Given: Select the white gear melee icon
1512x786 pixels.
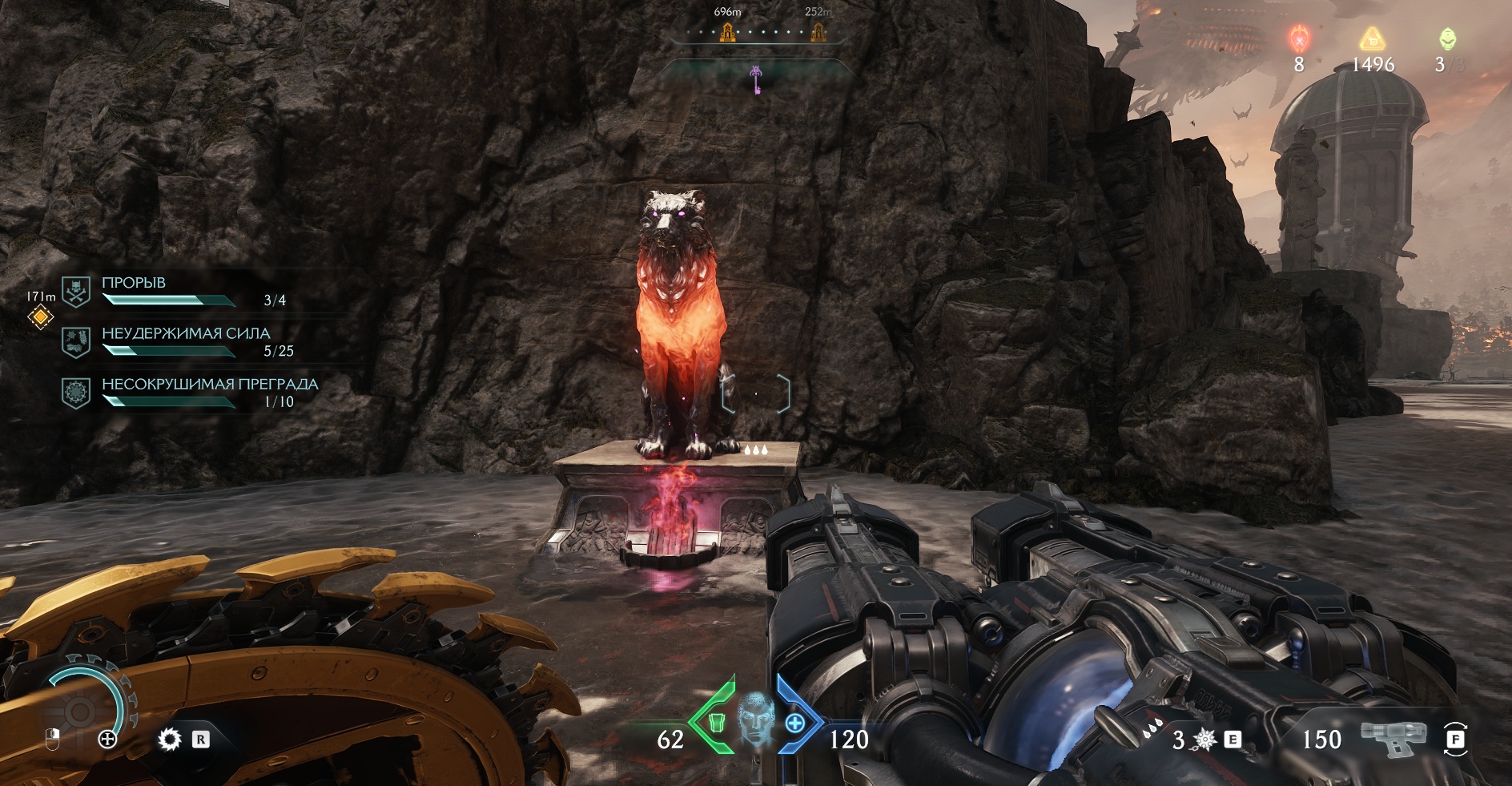Looking at the screenshot, I should pos(169,739).
